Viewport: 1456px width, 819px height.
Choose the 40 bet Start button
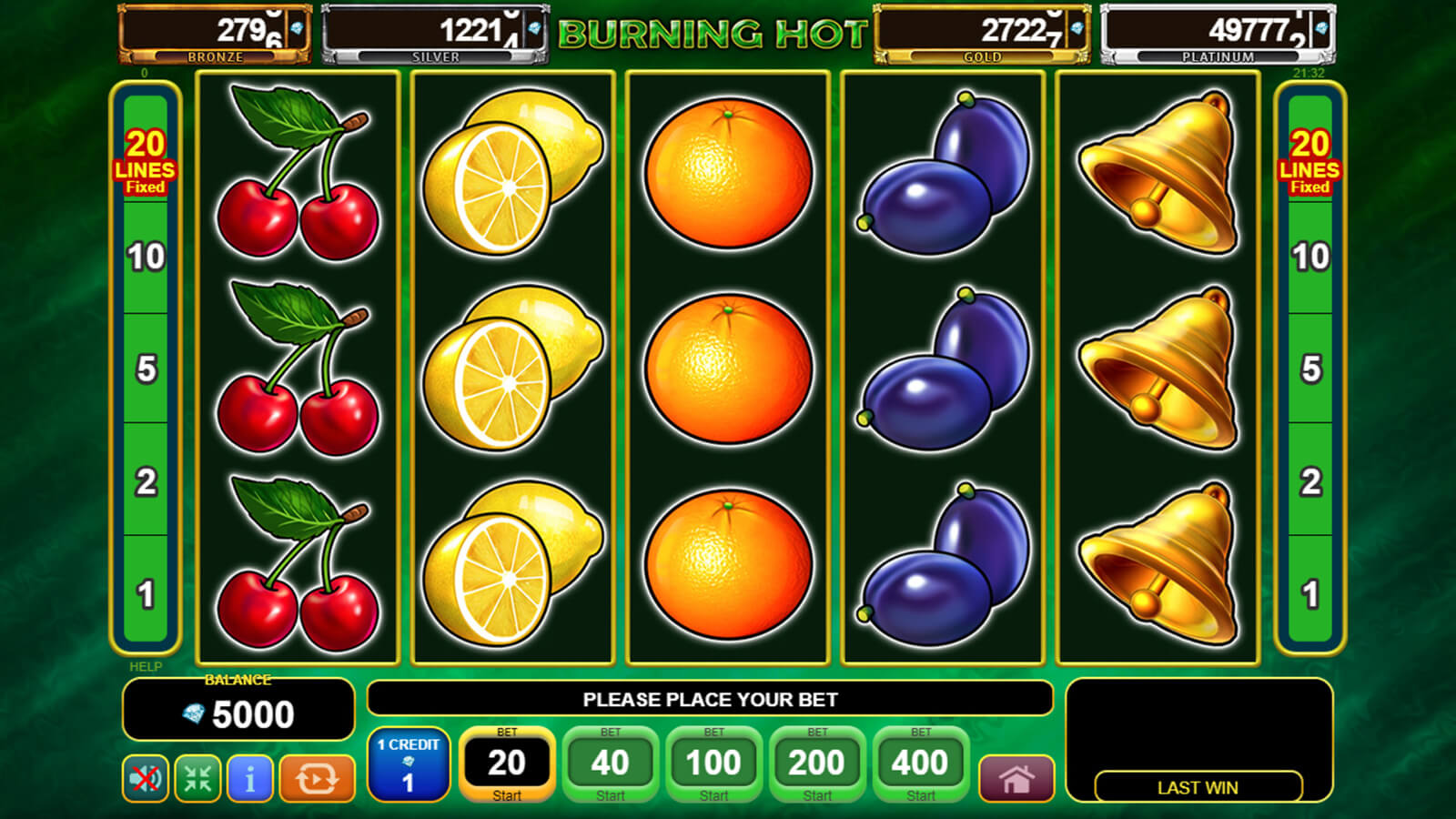[610, 764]
